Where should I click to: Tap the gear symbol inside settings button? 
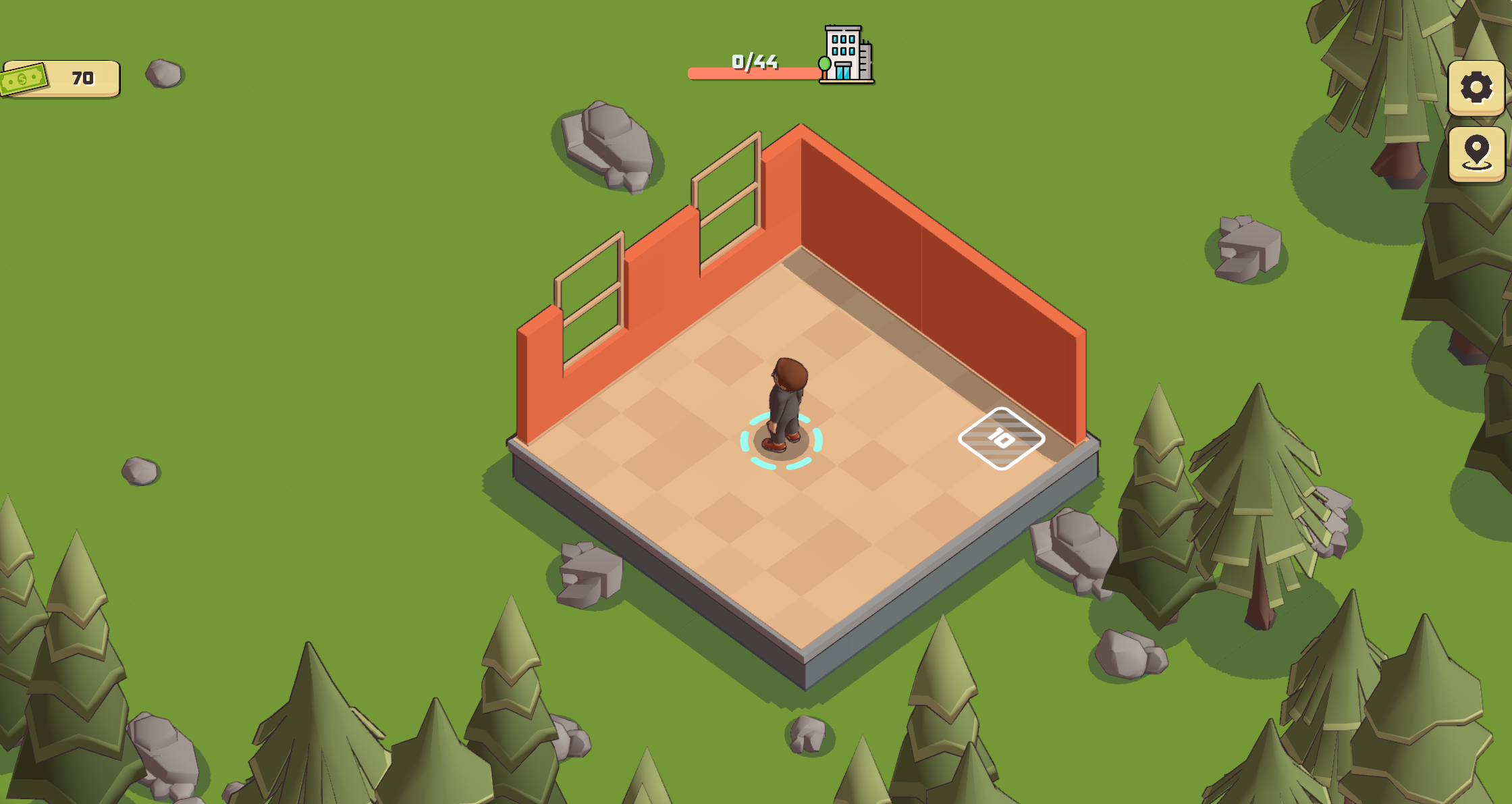point(1476,87)
